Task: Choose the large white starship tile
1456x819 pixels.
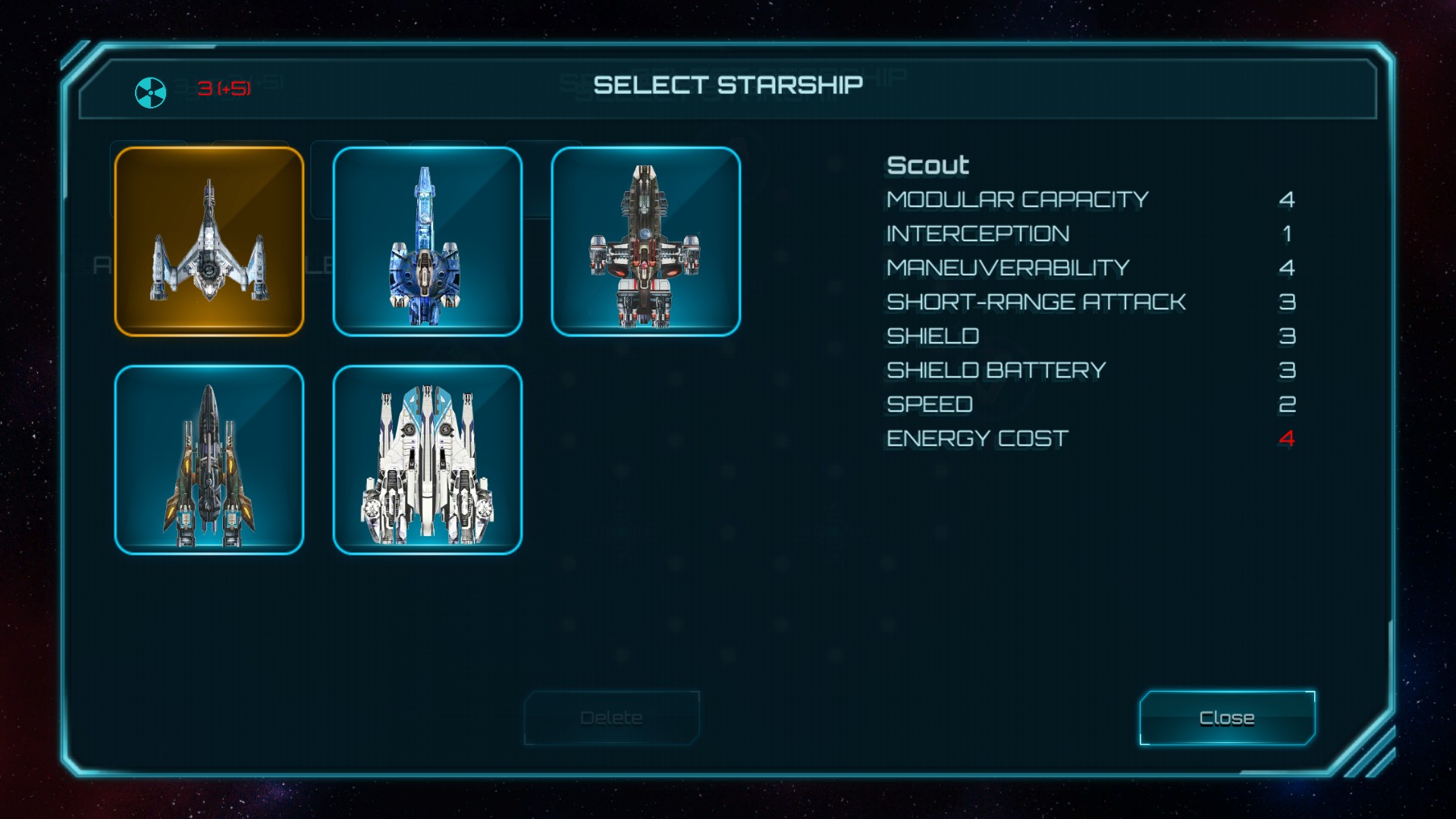Action: click(x=428, y=460)
